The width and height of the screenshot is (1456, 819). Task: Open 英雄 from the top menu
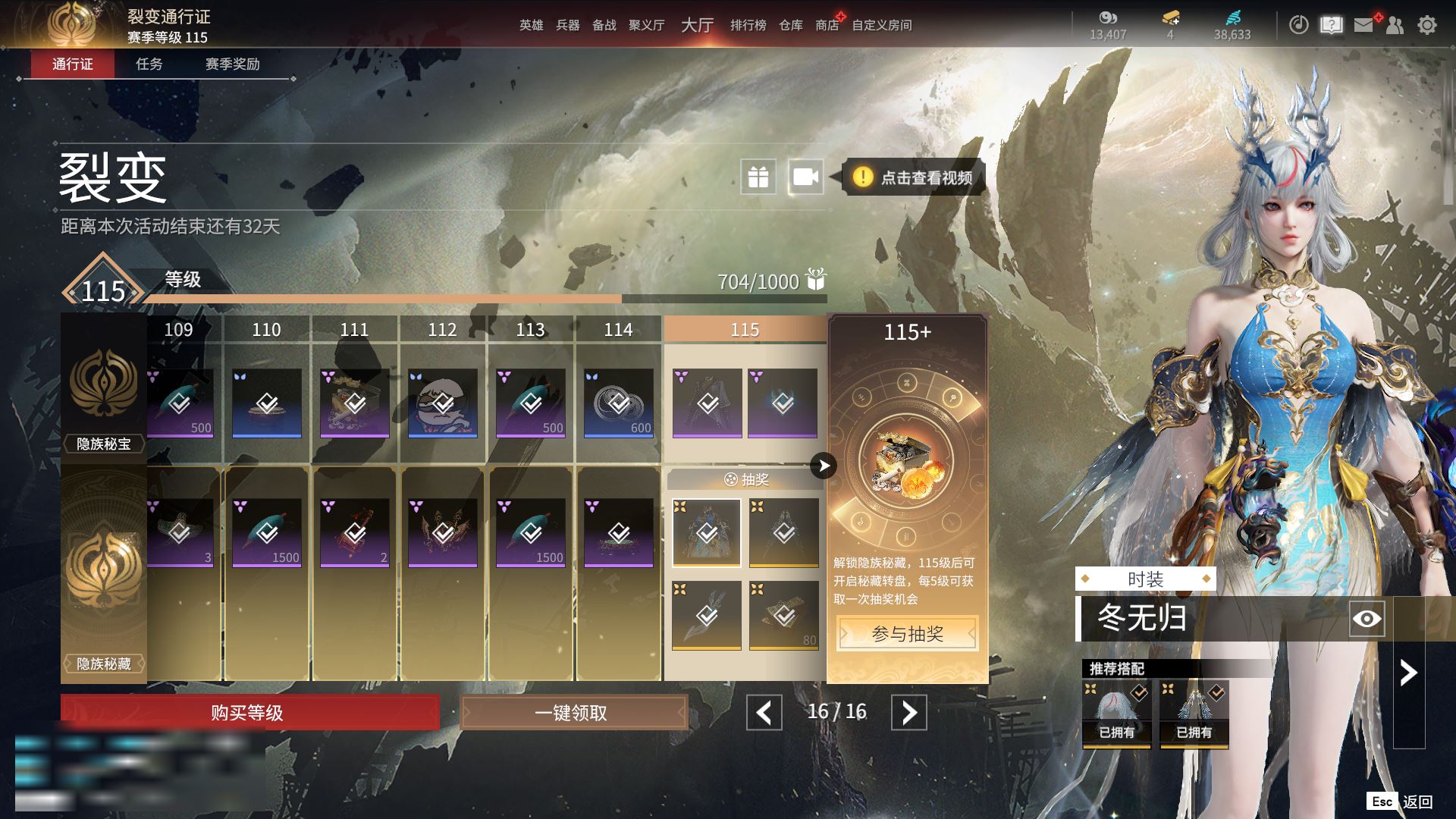pyautogui.click(x=531, y=25)
